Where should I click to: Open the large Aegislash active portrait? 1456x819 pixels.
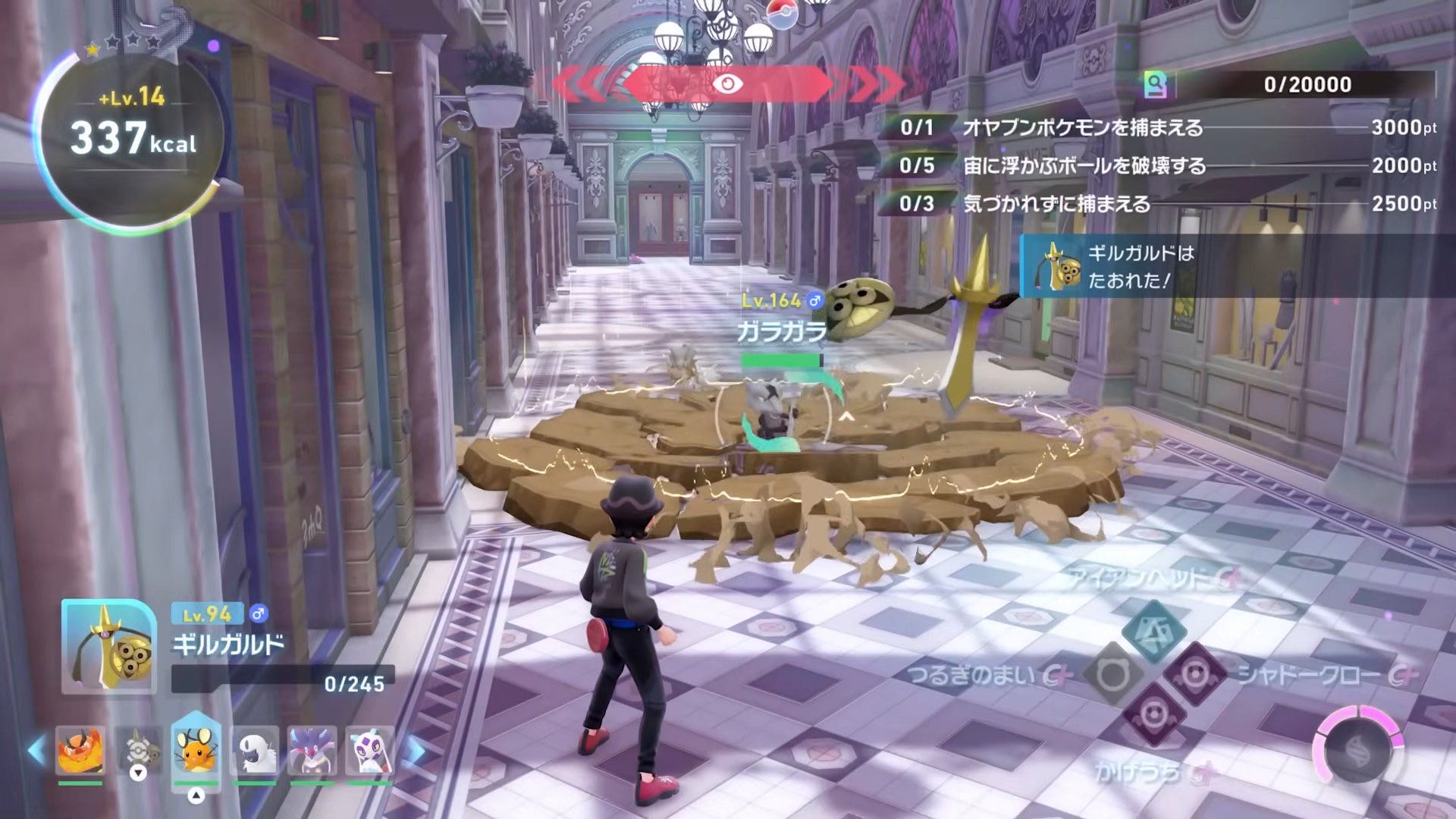tap(109, 646)
